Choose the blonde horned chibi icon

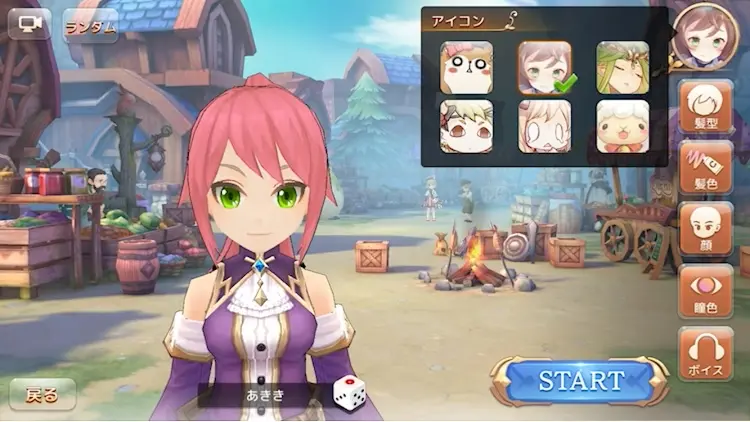467,126
